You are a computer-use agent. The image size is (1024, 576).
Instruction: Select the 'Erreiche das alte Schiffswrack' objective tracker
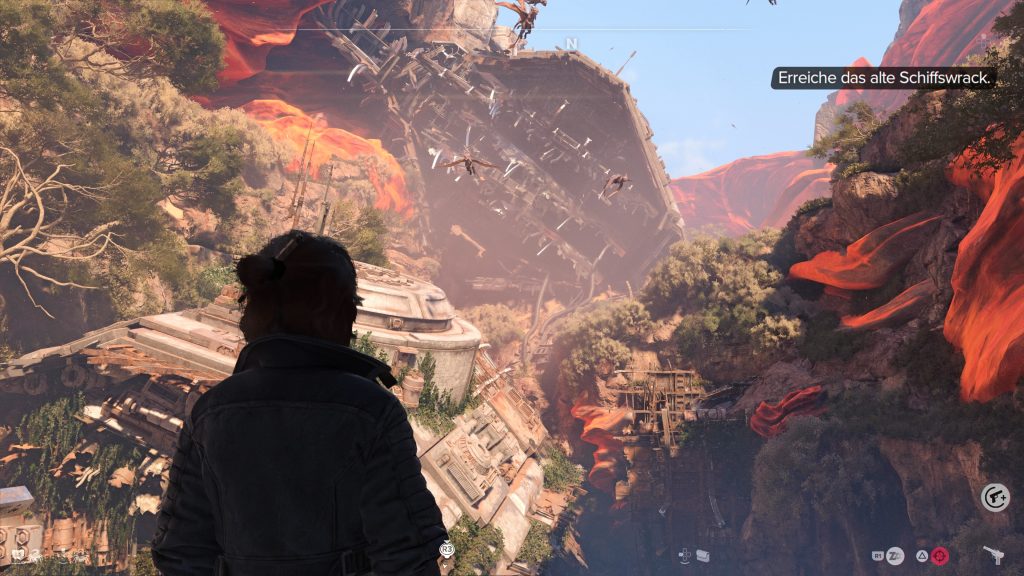tap(883, 78)
